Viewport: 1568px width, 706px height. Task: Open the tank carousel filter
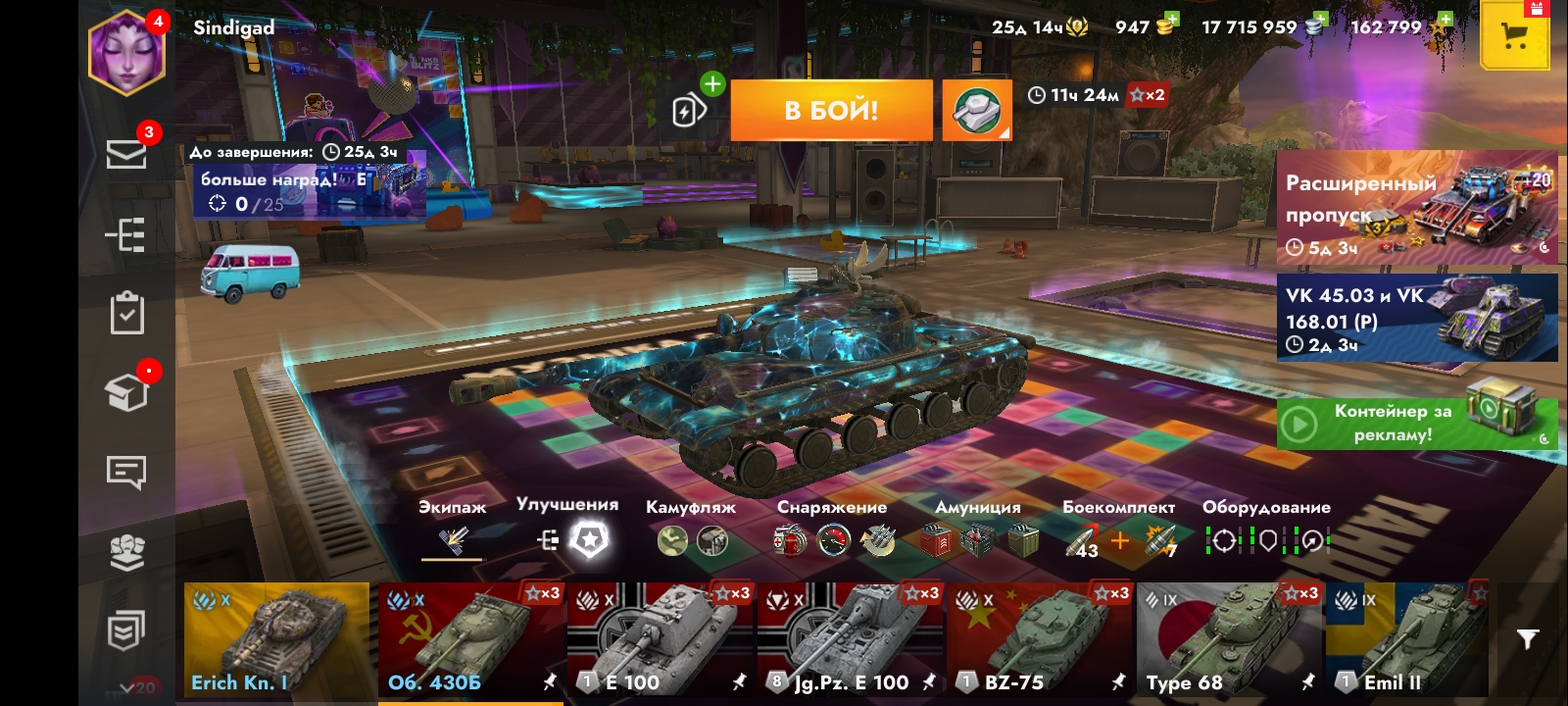coord(1527,639)
